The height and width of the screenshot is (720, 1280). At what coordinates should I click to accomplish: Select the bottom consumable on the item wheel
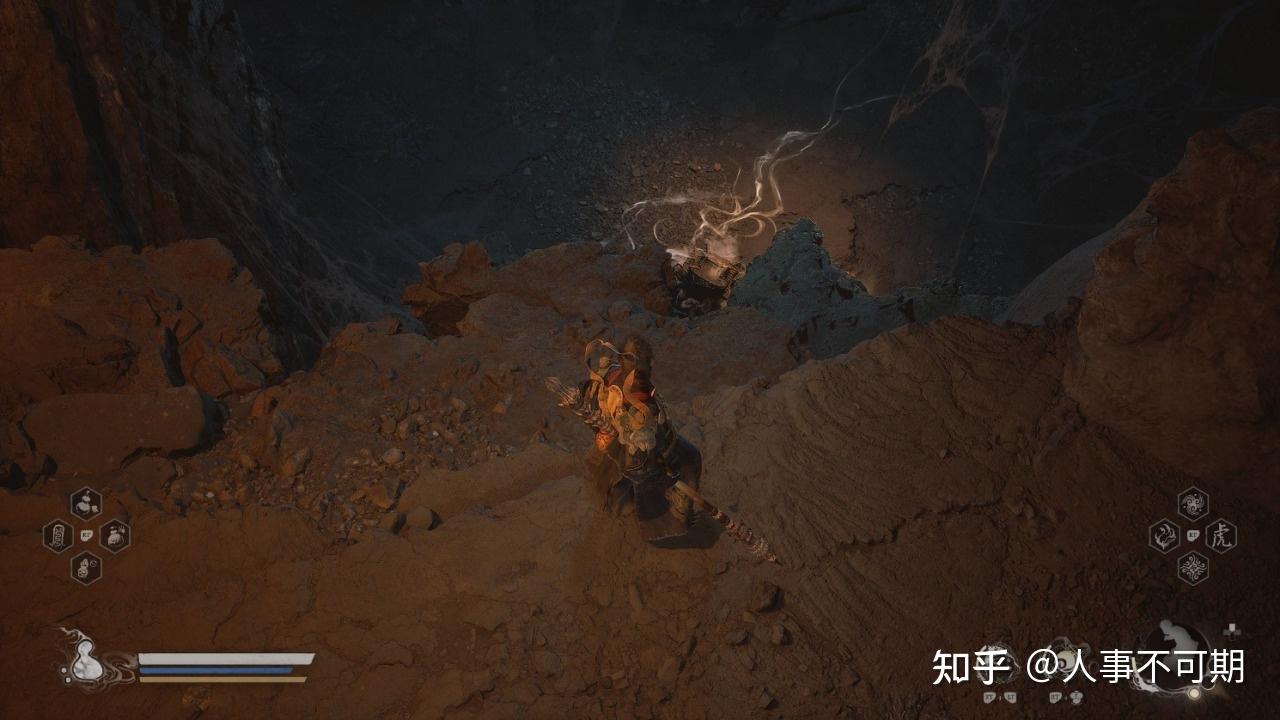click(86, 567)
